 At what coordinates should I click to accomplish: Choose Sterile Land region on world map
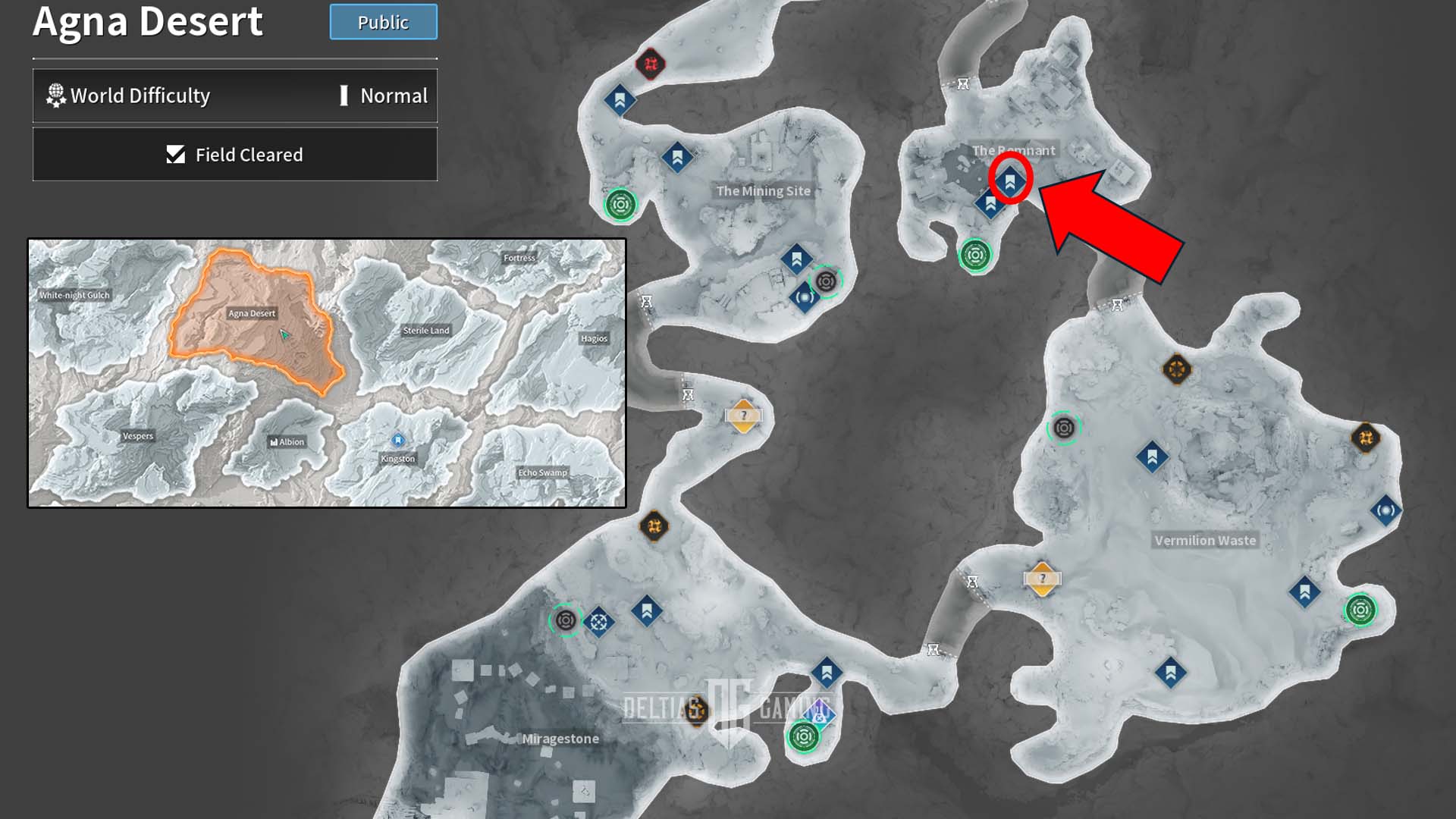point(426,331)
